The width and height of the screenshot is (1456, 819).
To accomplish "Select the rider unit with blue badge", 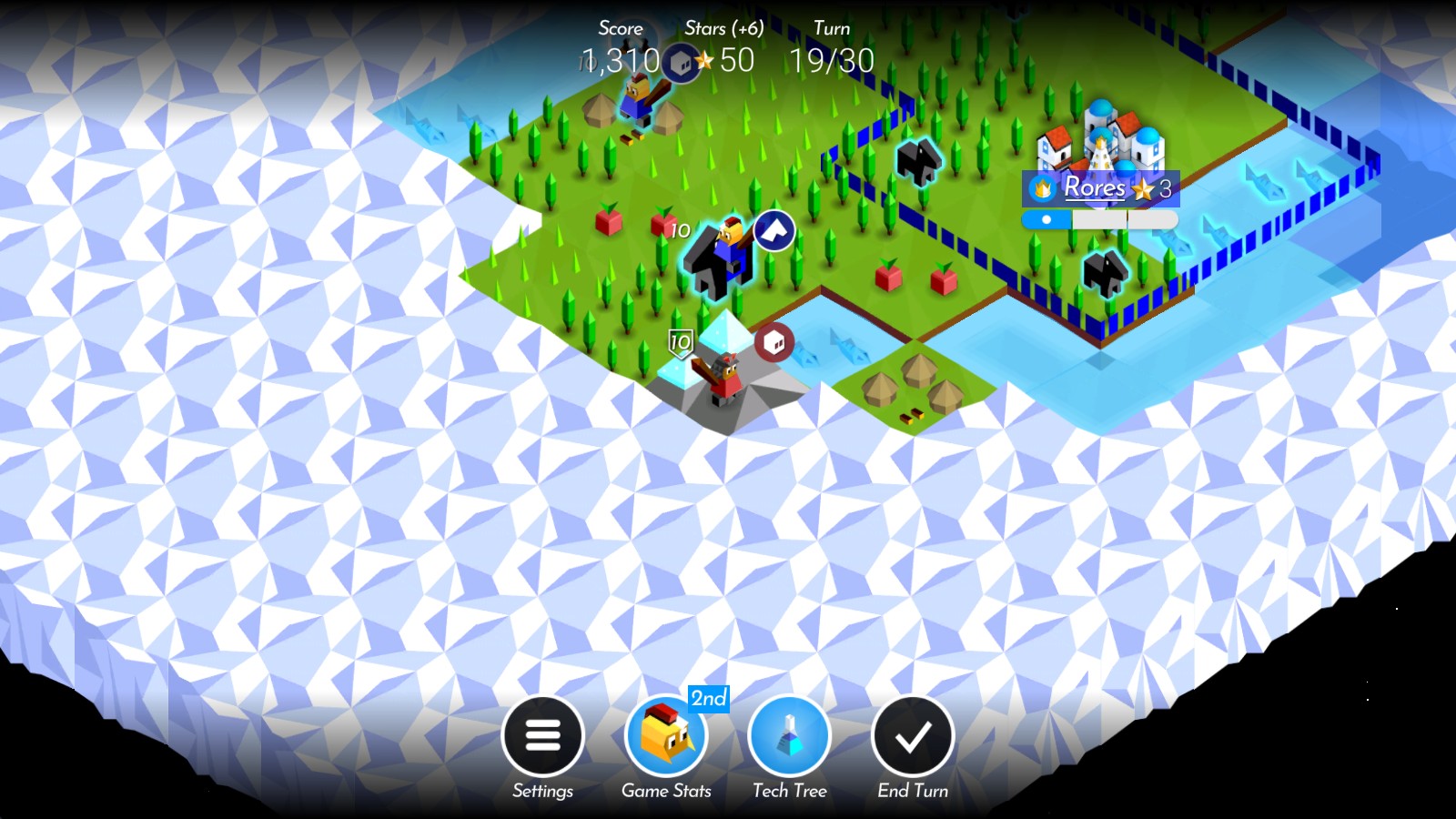I will (x=721, y=259).
